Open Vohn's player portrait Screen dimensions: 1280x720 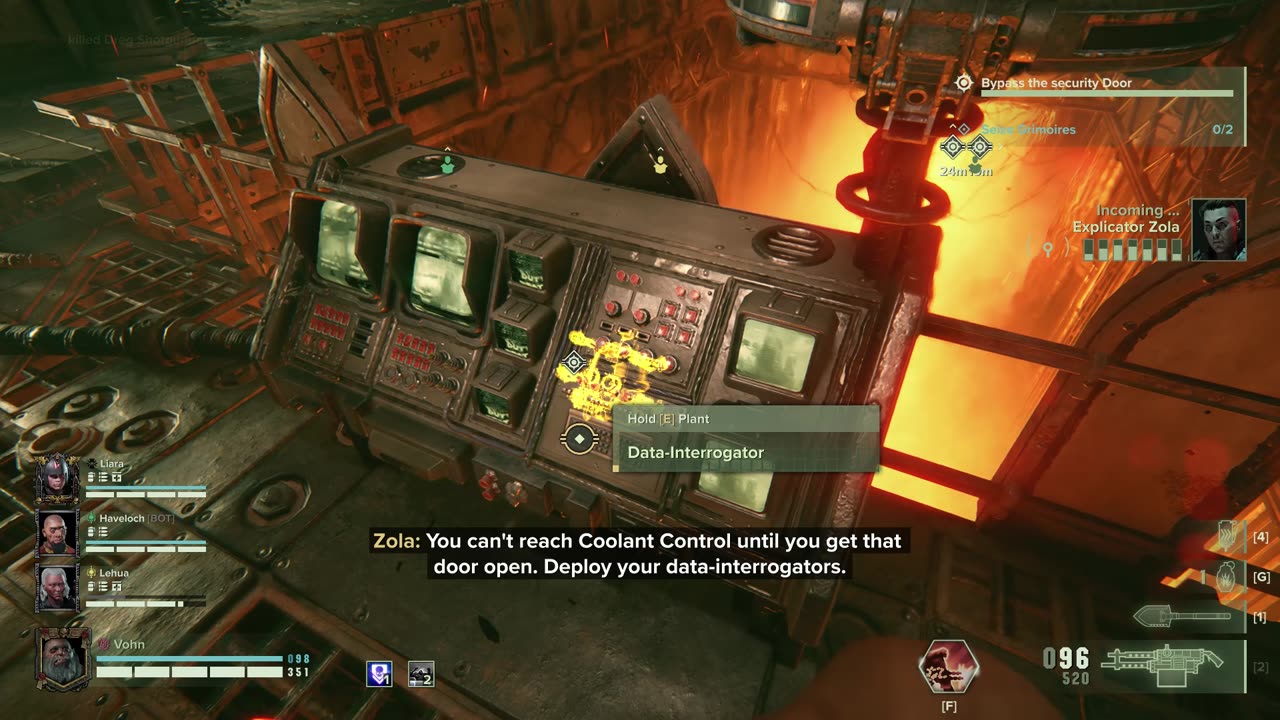point(63,659)
